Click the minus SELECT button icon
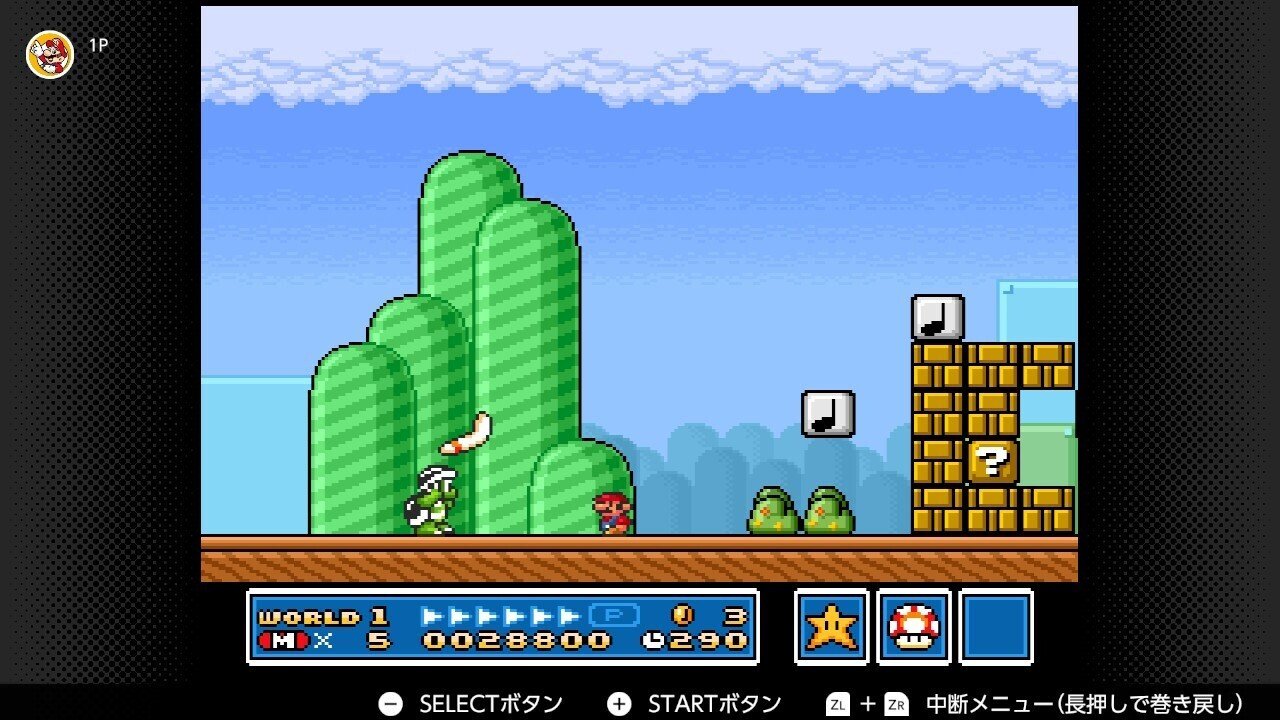Image resolution: width=1280 pixels, height=720 pixels. [389, 703]
